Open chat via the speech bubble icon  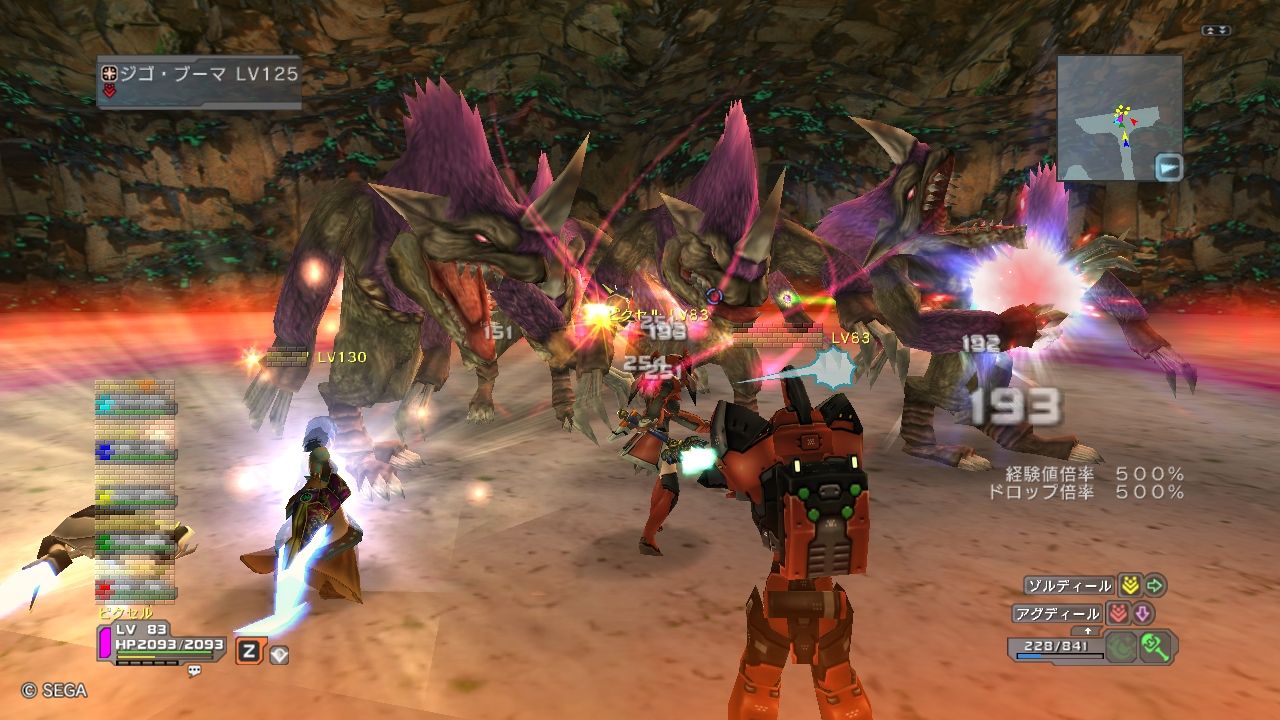point(194,671)
